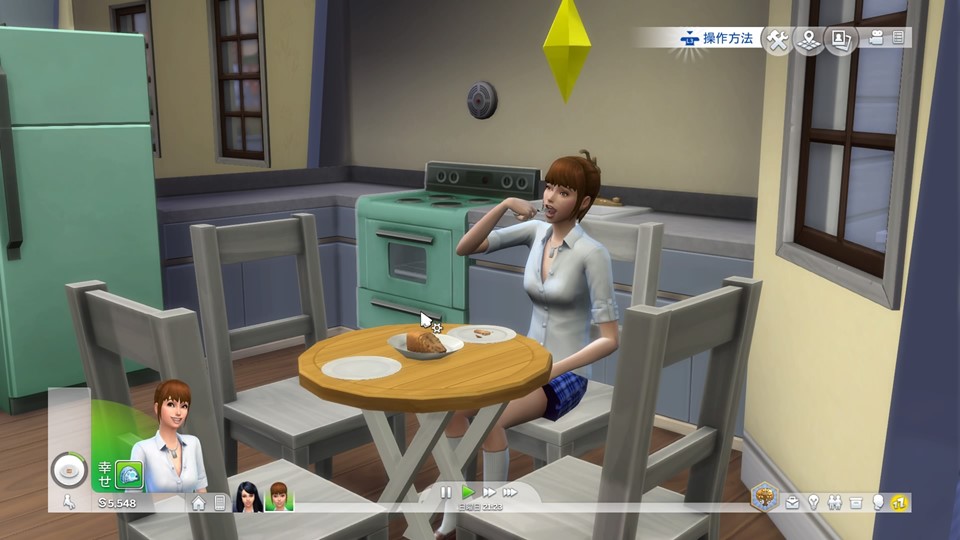Viewport: 960px width, 540px height.
Task: Click the happy moodlet icon
Action: point(129,473)
